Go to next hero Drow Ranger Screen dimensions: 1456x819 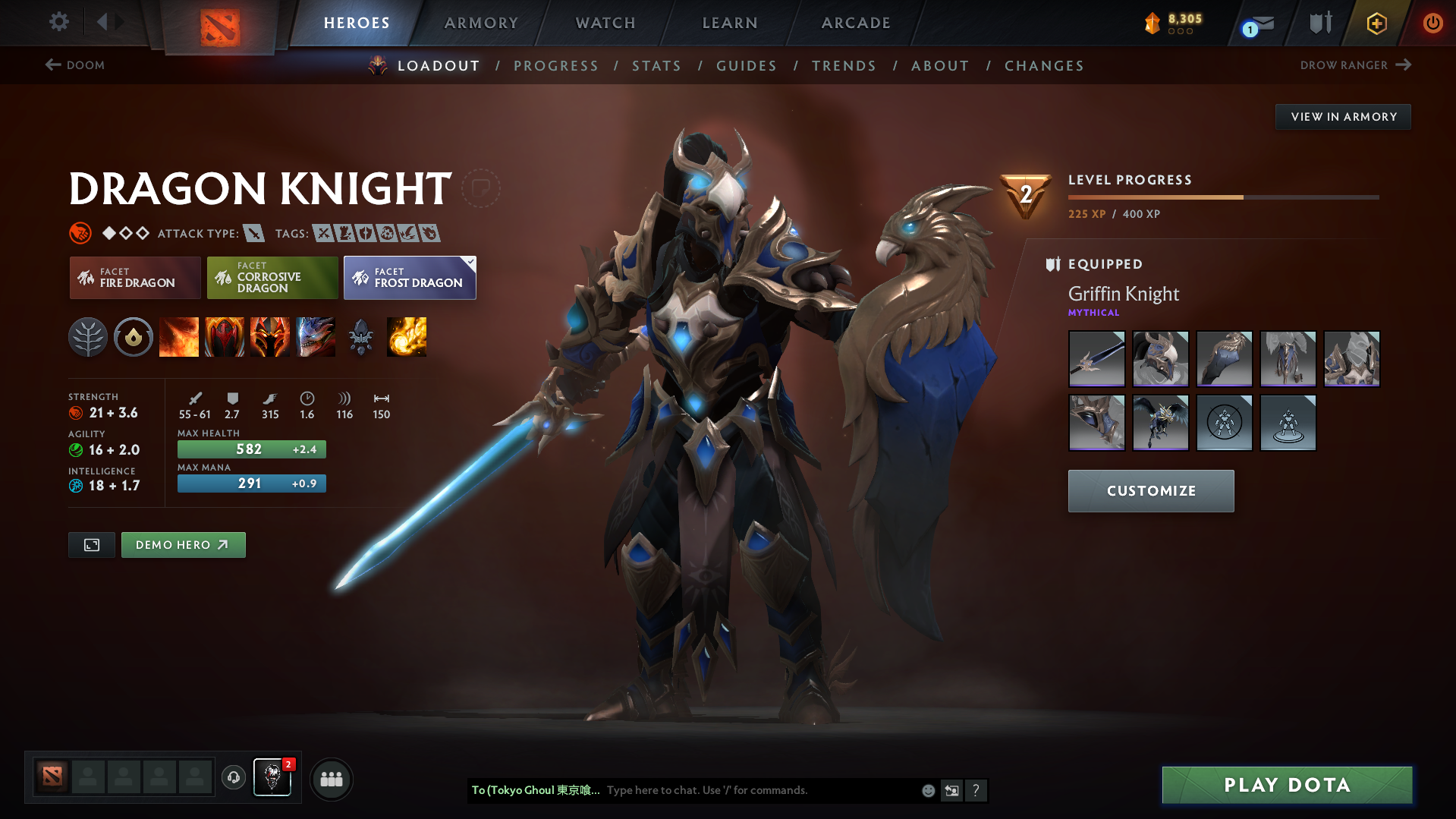[x=1355, y=65]
